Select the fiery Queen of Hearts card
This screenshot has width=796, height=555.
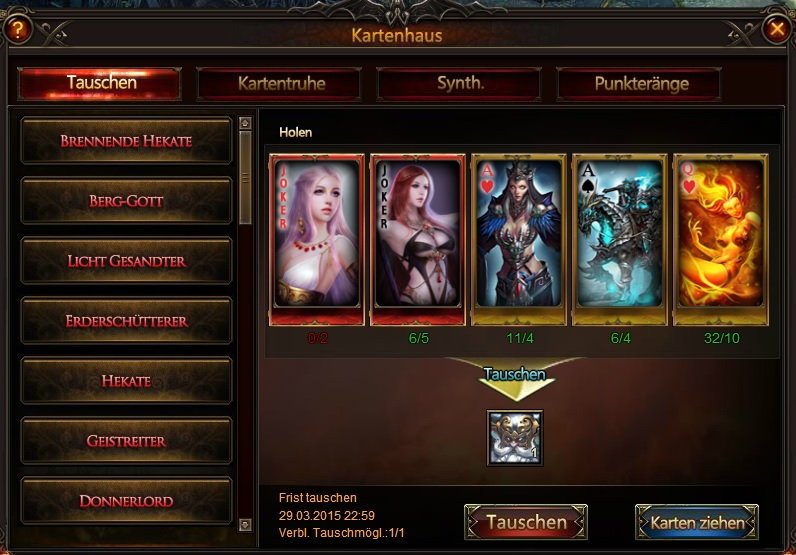click(720, 238)
